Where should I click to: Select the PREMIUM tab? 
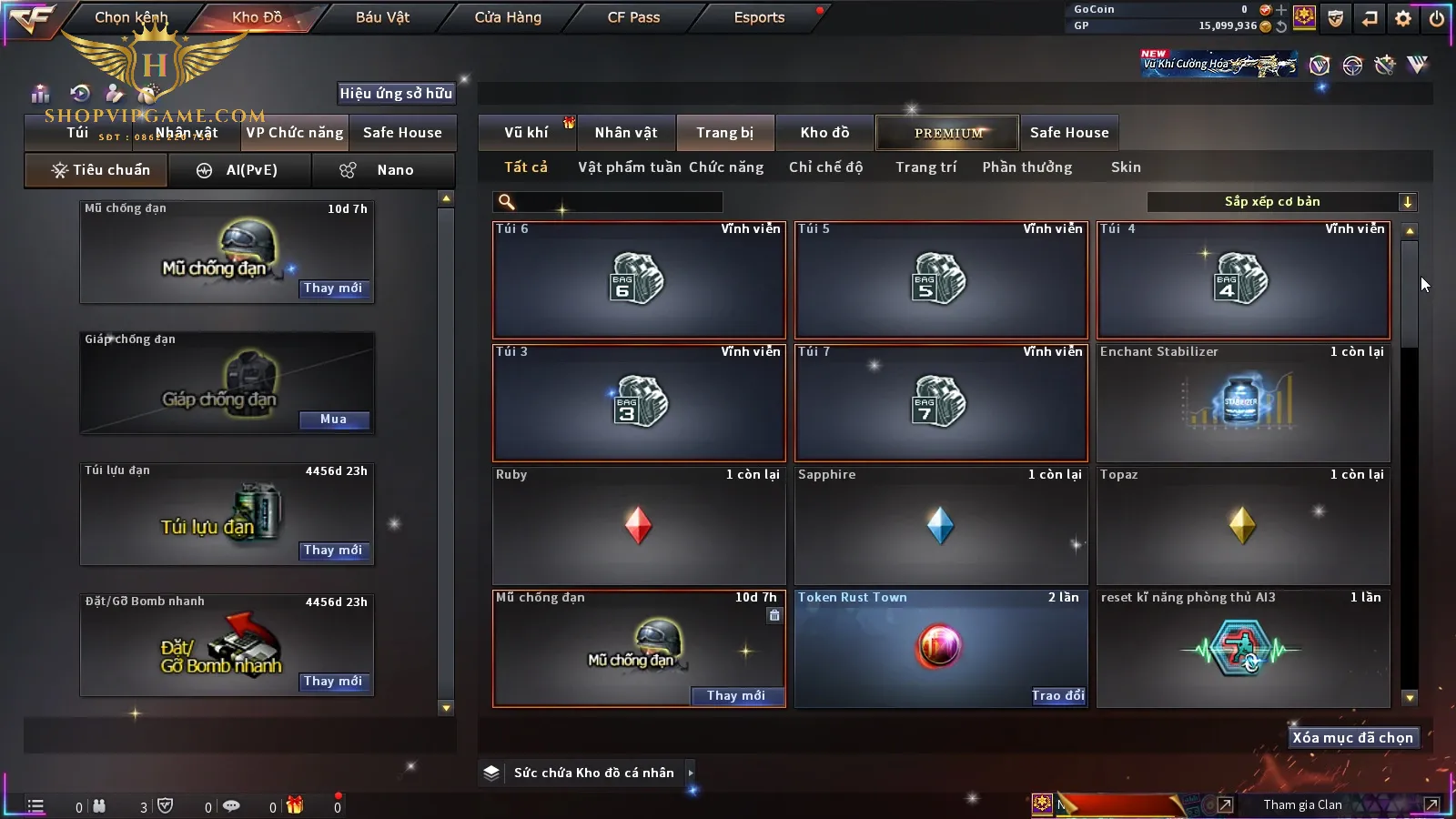click(948, 133)
